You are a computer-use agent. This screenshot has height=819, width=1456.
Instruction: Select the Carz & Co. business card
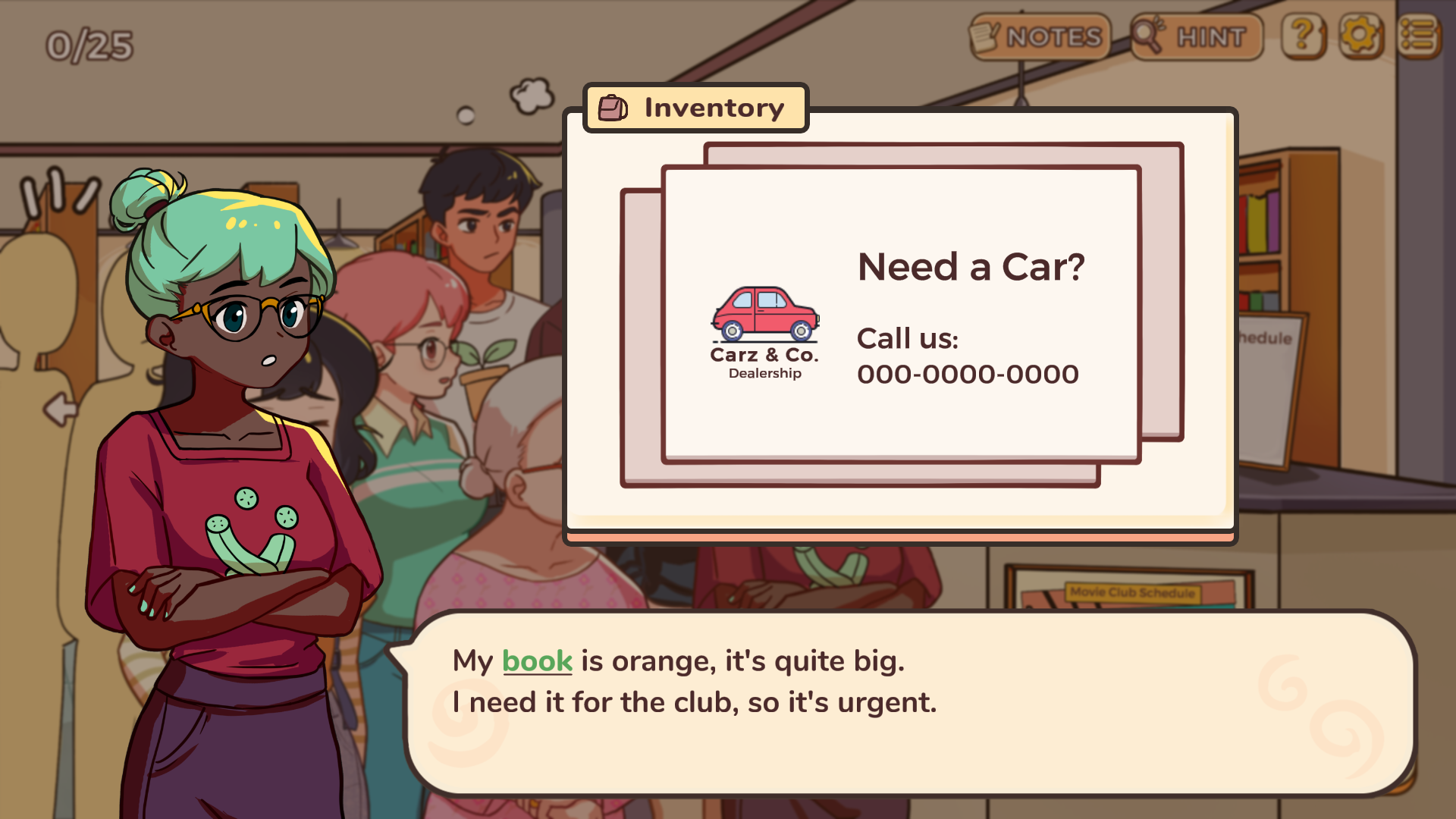pyautogui.click(x=900, y=314)
